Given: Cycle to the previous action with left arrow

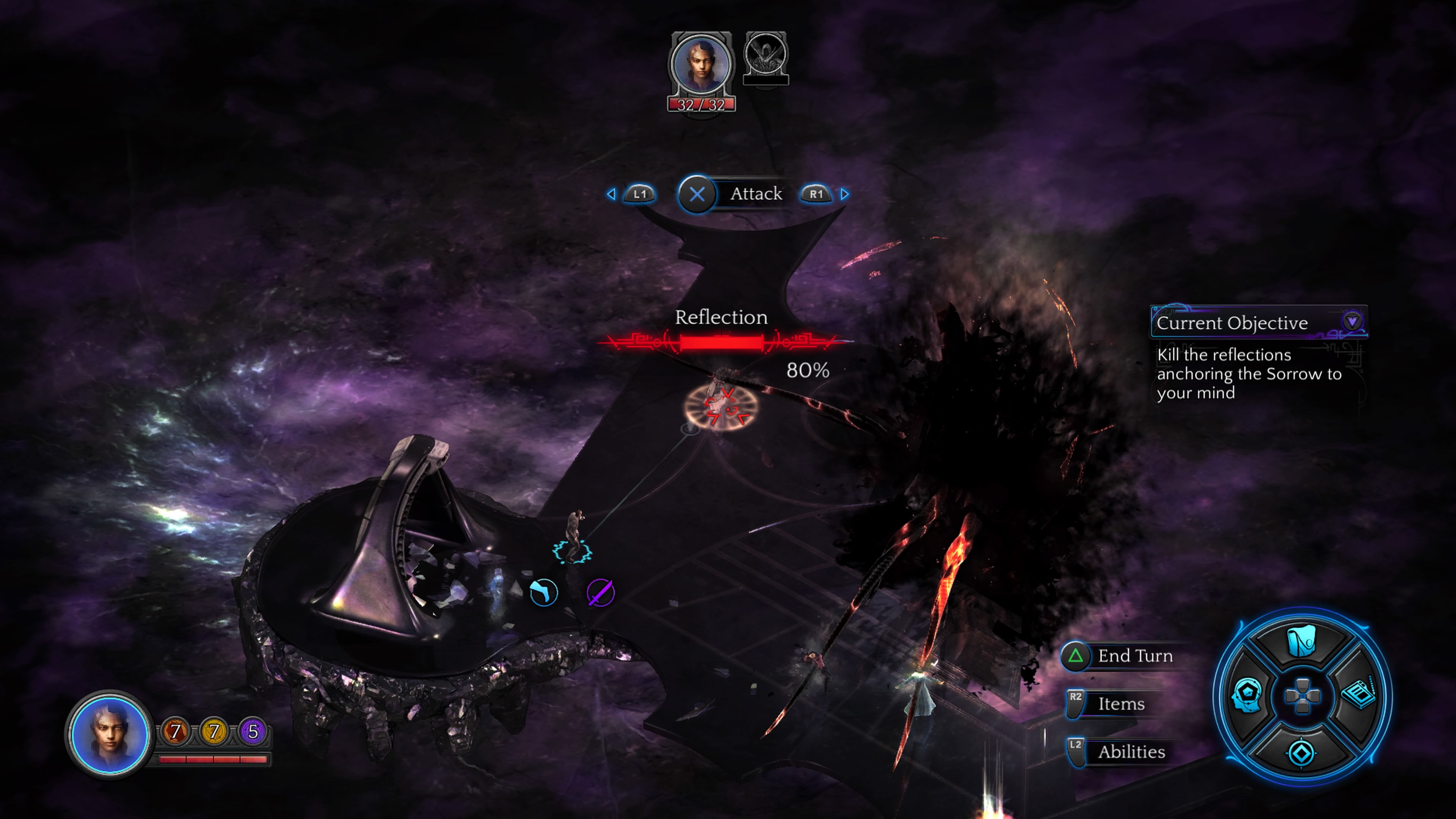Looking at the screenshot, I should pos(612,194).
